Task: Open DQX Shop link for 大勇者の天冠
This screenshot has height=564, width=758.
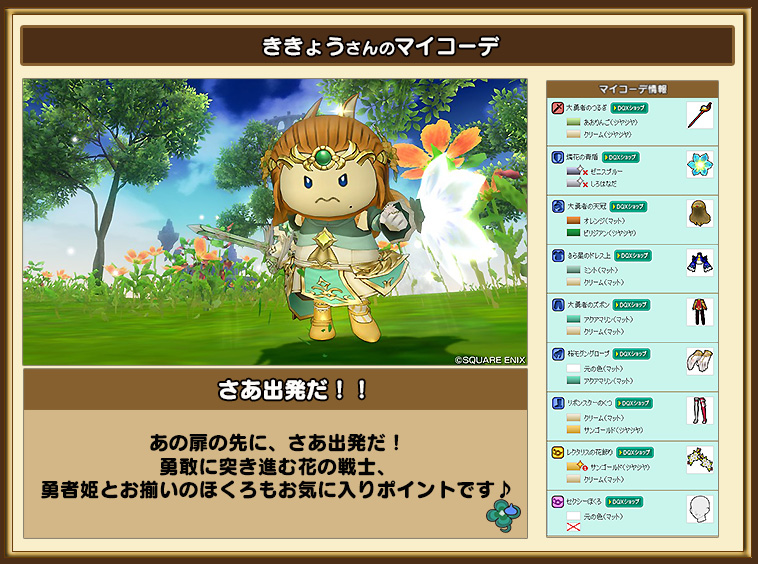Action: (x=629, y=206)
